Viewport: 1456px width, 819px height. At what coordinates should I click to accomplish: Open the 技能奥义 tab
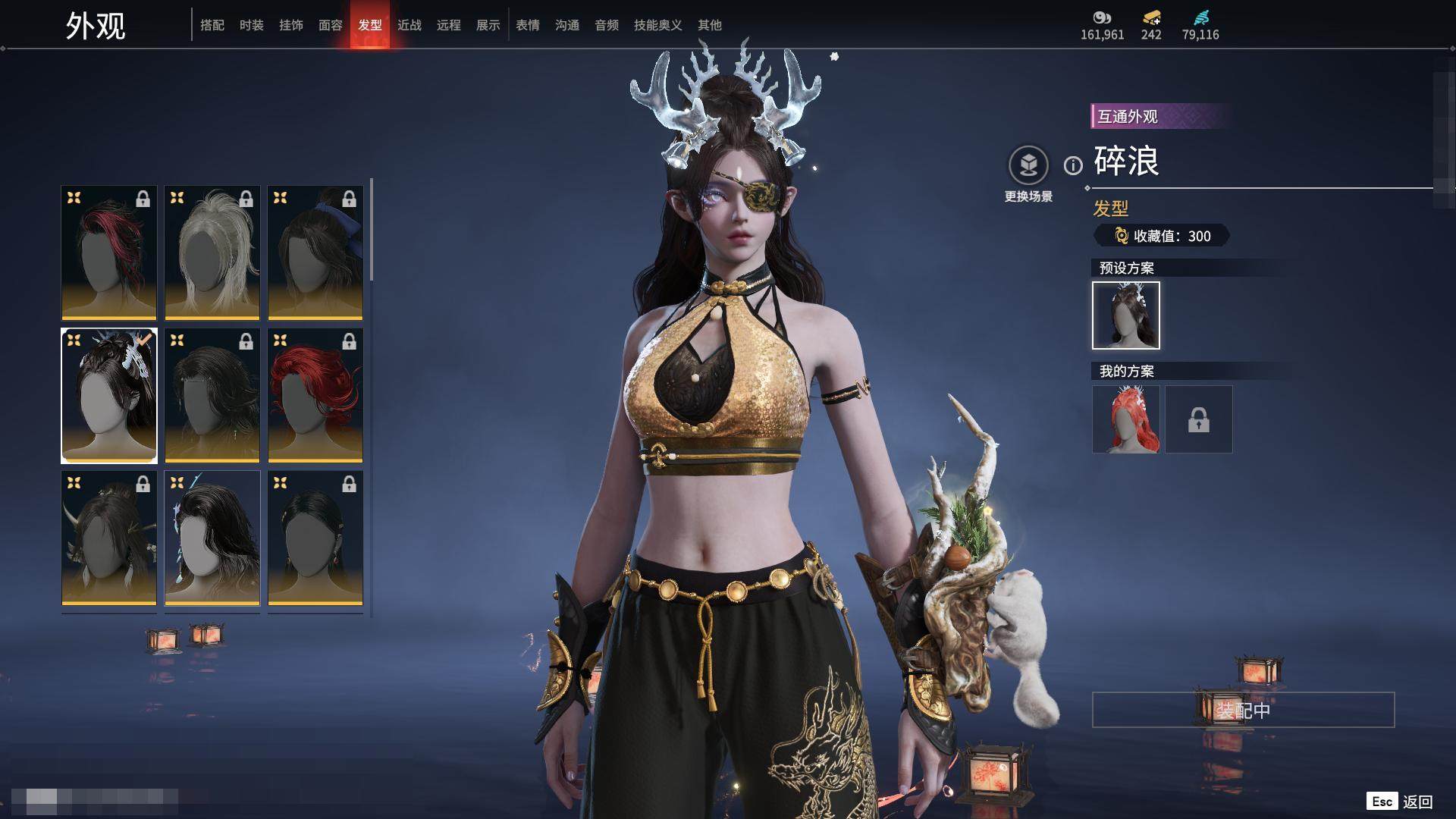658,25
